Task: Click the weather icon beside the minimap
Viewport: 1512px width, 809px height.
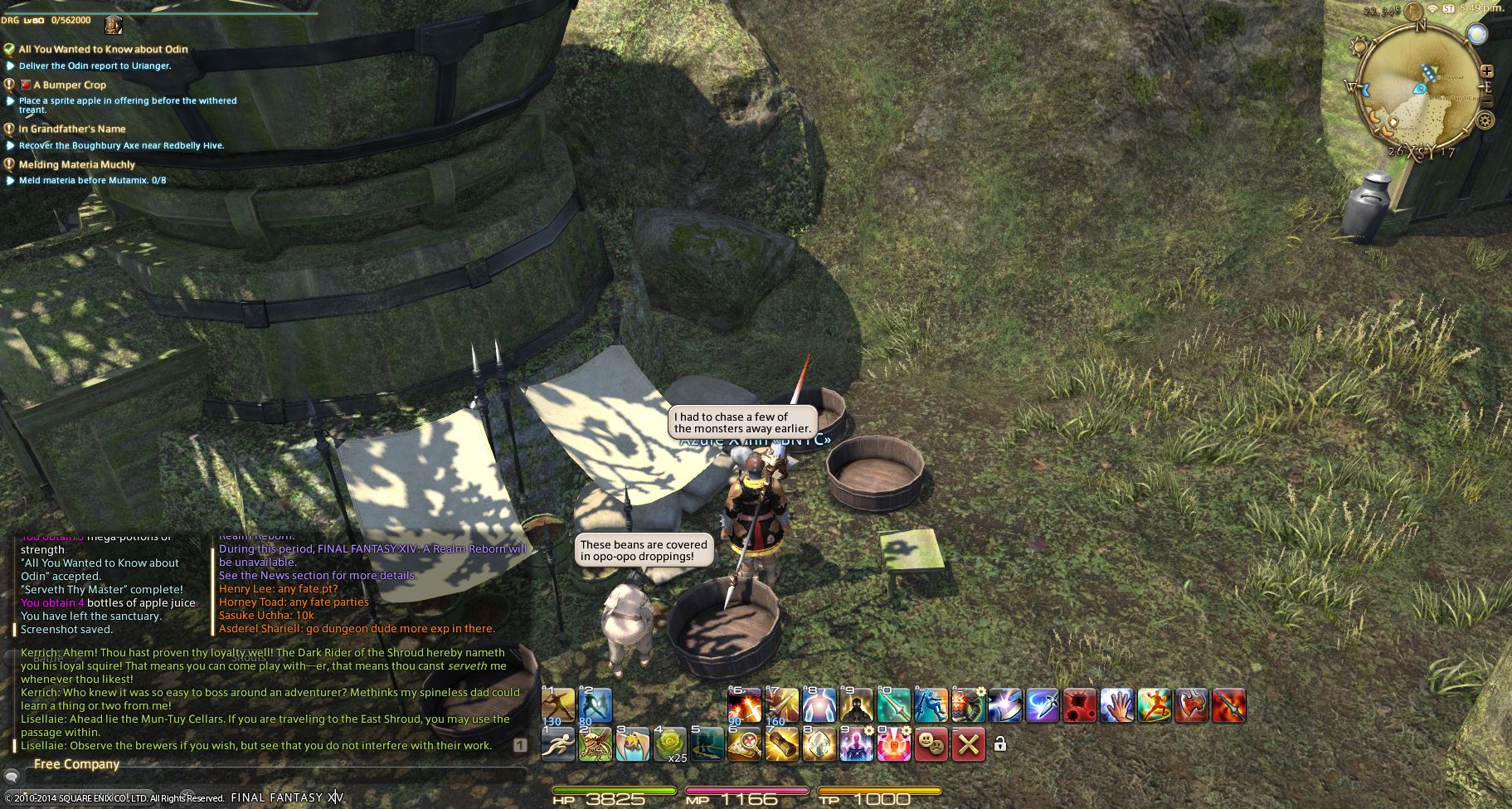Action: pos(1476,34)
